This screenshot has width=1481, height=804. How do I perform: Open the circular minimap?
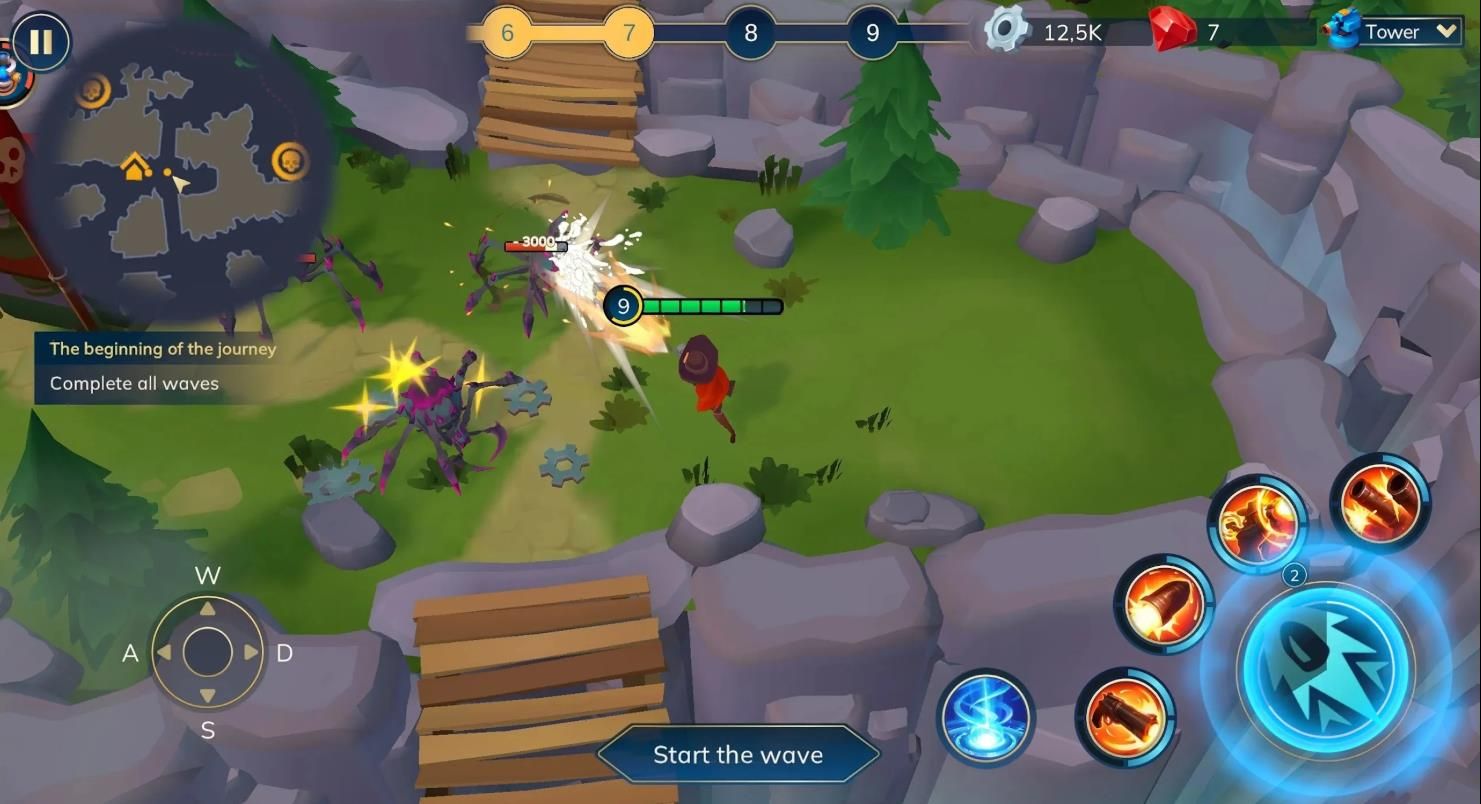(x=180, y=170)
